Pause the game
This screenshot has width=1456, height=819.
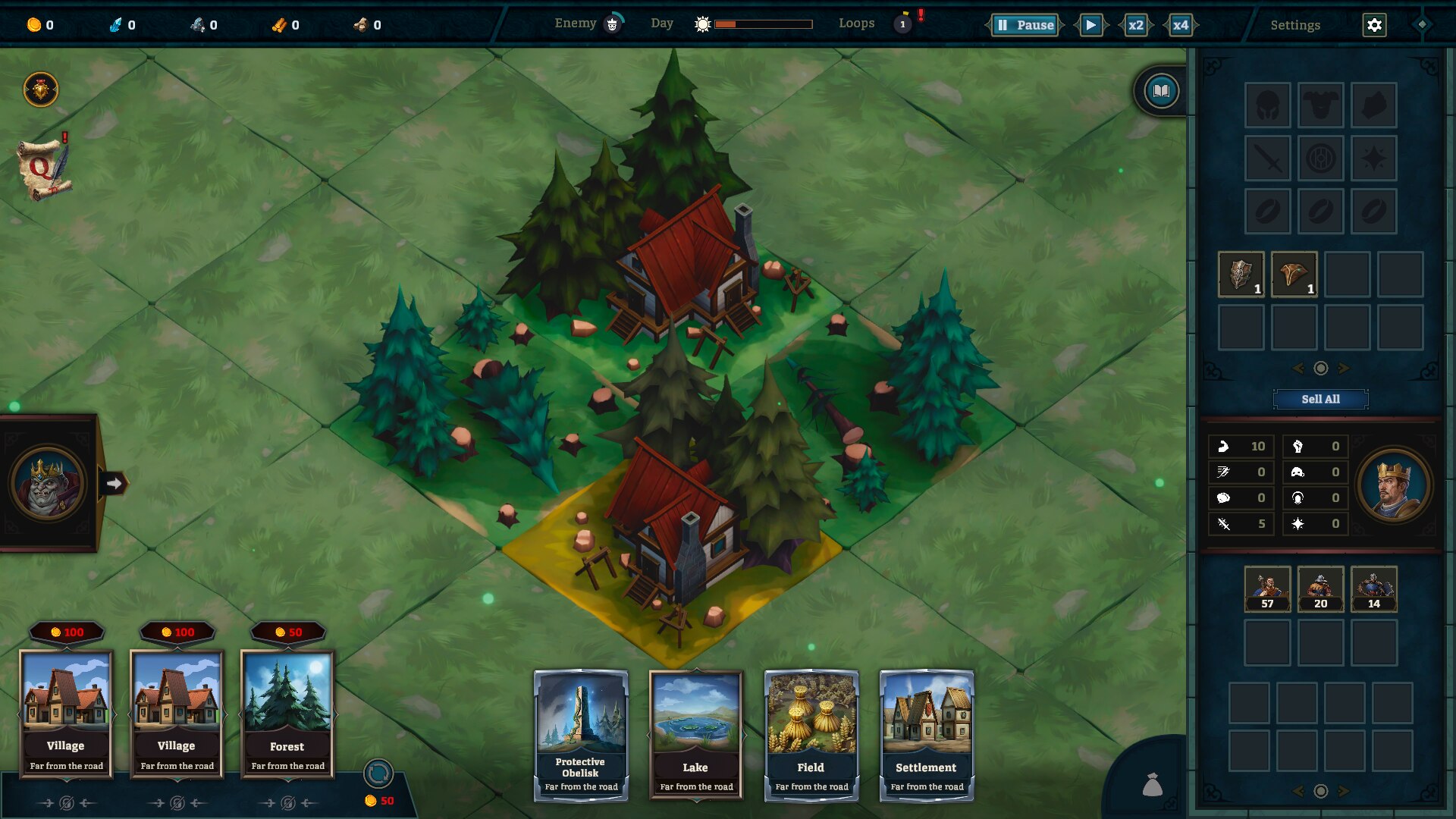coord(1025,25)
